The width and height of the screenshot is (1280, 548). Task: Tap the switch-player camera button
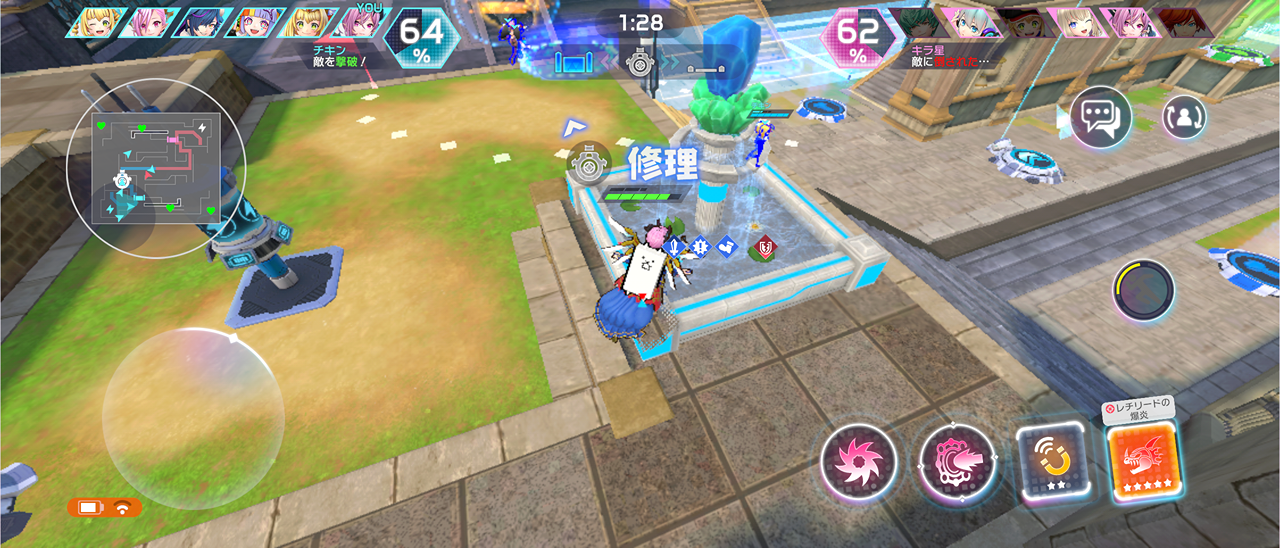pos(1184,118)
